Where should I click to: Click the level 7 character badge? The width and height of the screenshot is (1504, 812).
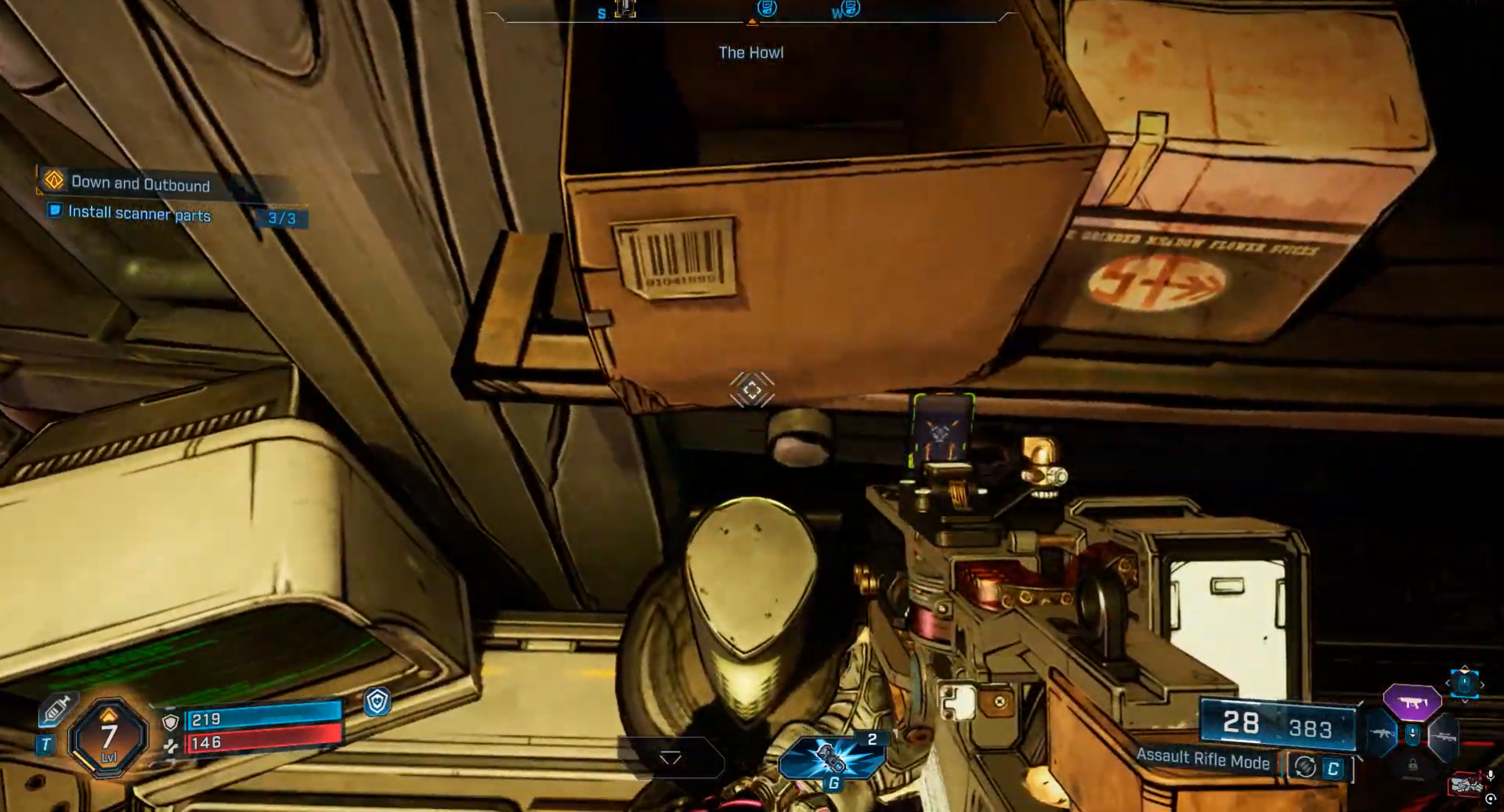pyautogui.click(x=109, y=737)
